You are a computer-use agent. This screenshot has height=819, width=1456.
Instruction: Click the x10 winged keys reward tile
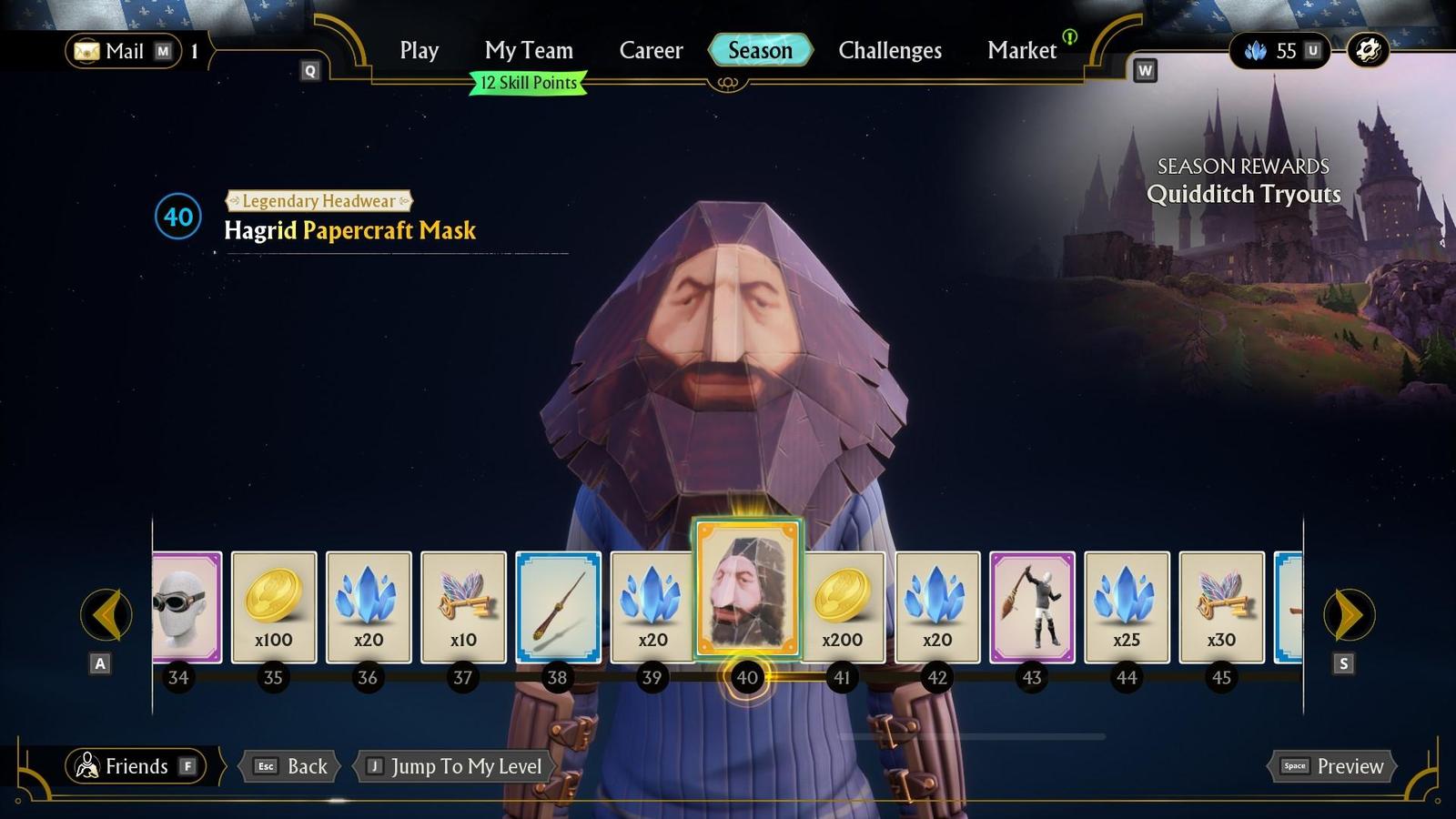463,607
